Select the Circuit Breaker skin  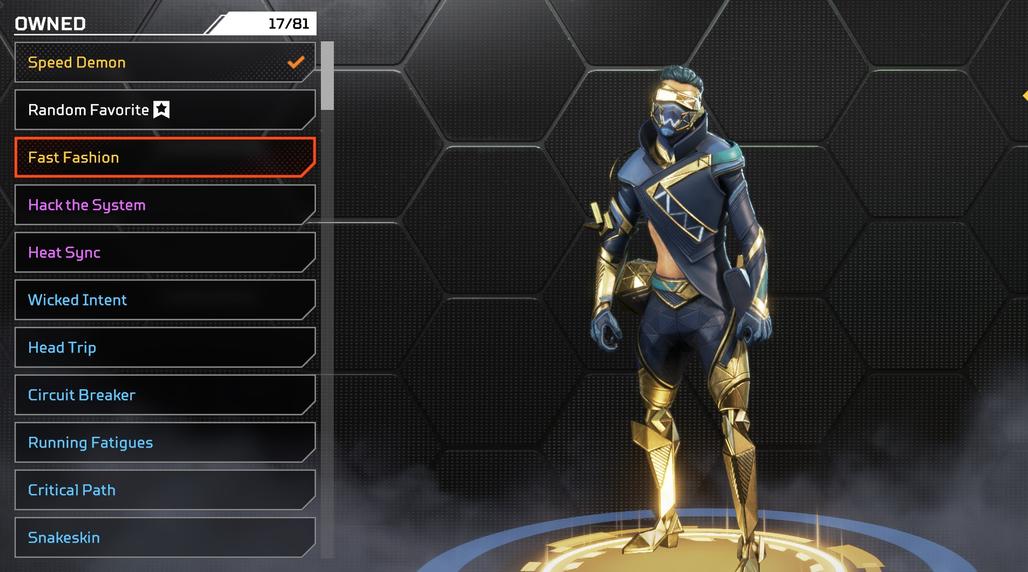click(x=165, y=395)
